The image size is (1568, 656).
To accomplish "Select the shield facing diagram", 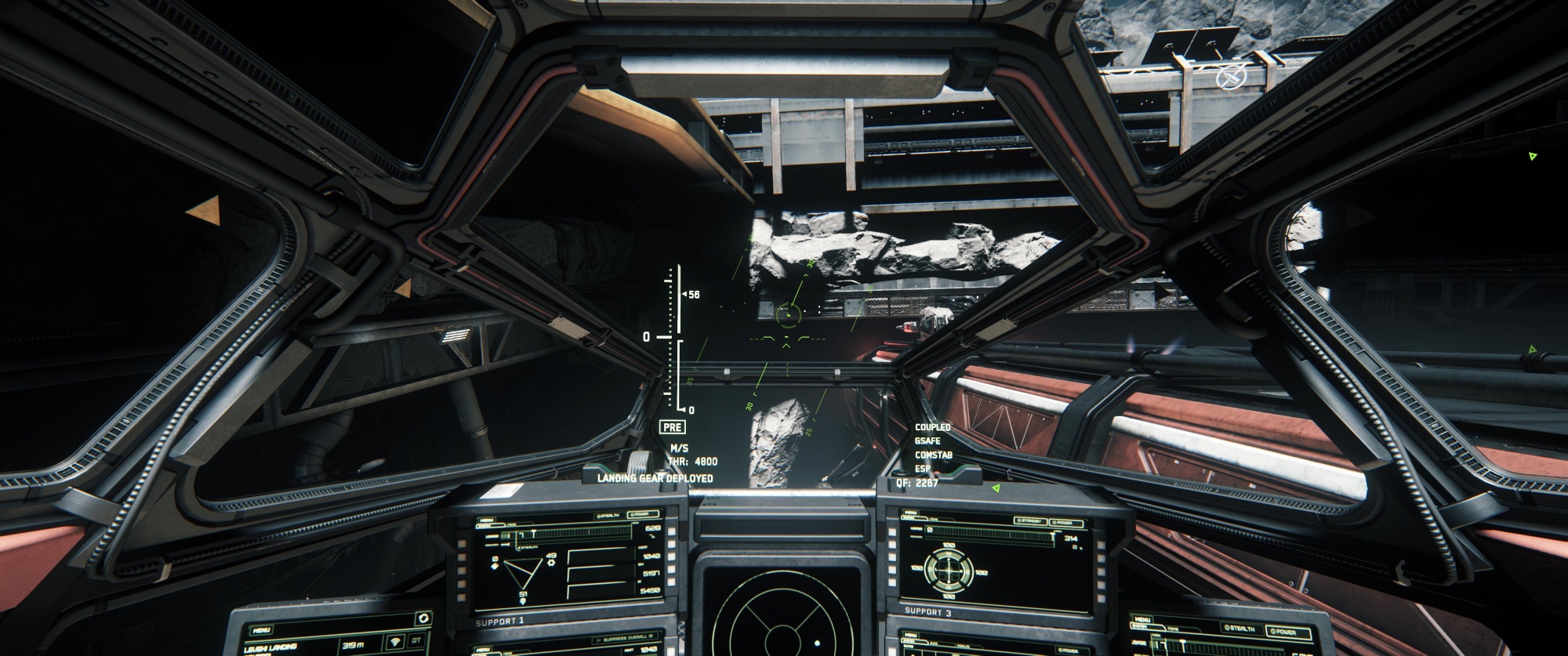I will point(947,568).
